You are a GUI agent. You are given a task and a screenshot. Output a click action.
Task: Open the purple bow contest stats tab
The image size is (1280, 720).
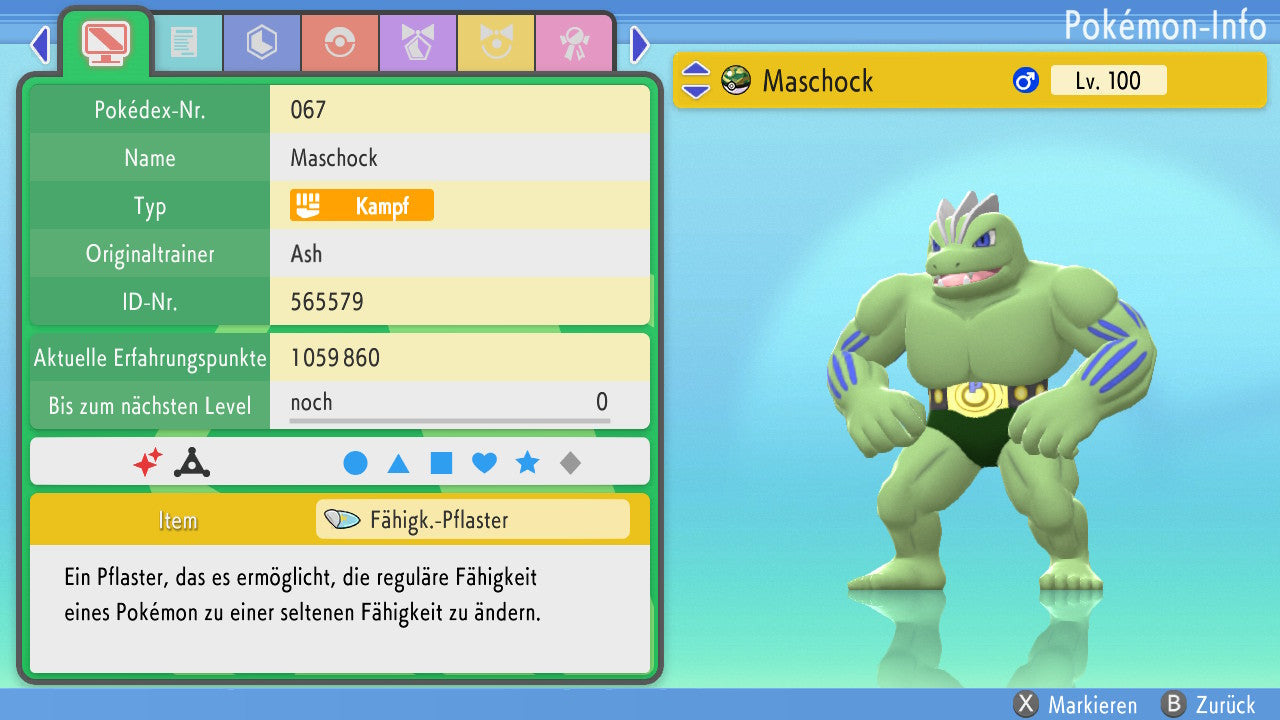point(417,41)
